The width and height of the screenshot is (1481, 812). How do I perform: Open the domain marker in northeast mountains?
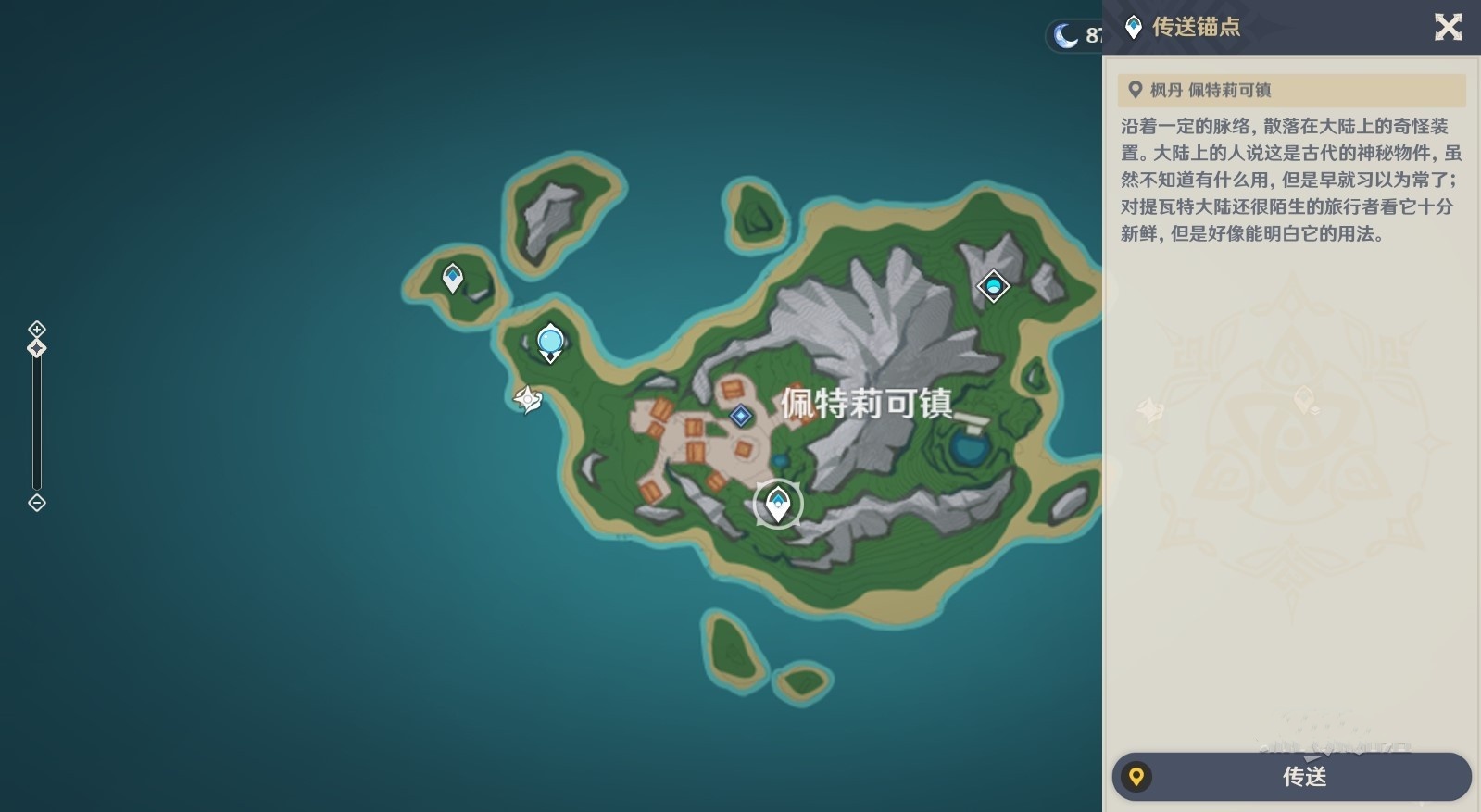click(x=994, y=286)
